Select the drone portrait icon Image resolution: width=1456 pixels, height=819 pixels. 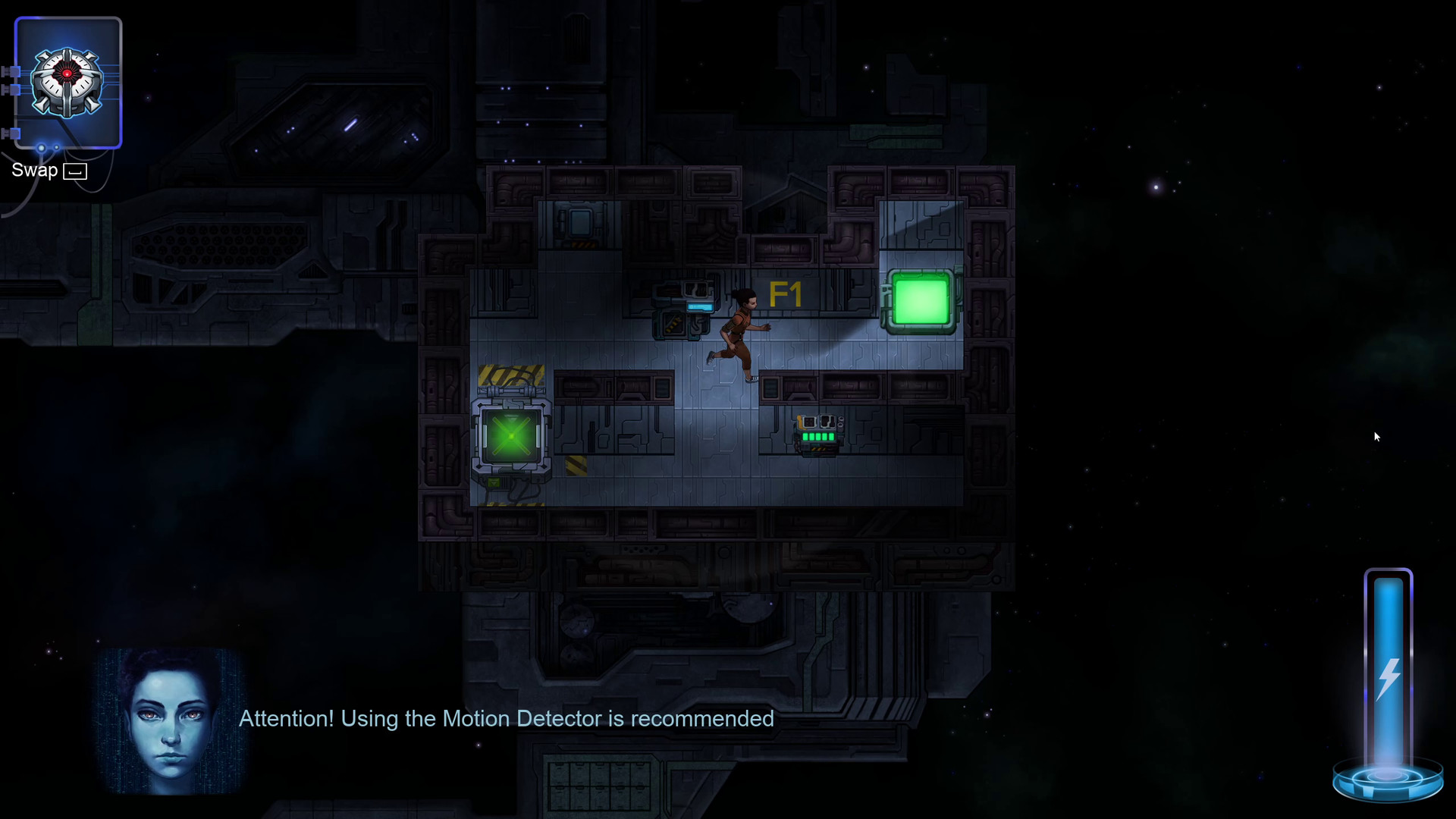pyautogui.click(x=68, y=83)
